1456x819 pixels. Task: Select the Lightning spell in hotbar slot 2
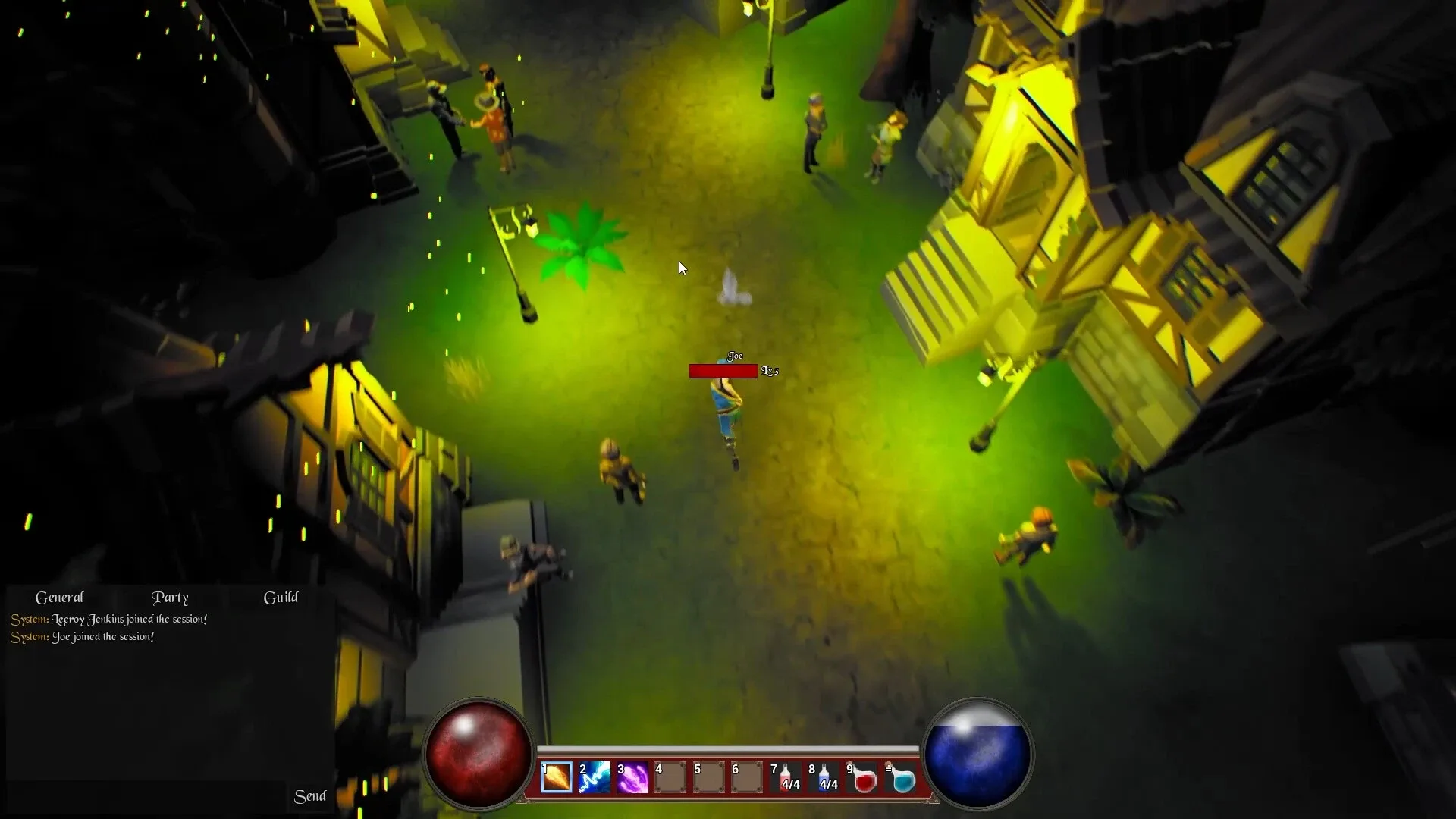(x=595, y=777)
